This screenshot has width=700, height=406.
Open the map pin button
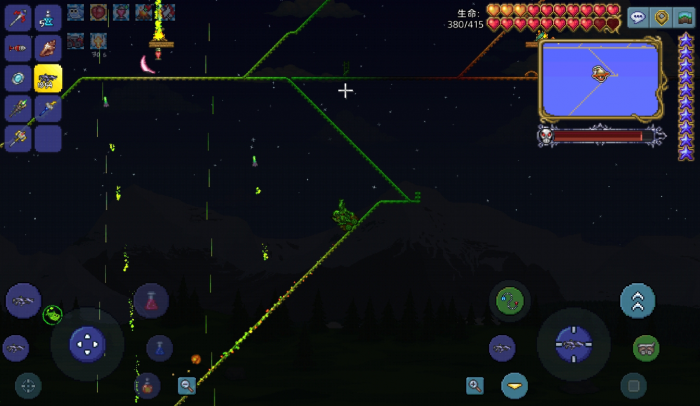(x=661, y=18)
